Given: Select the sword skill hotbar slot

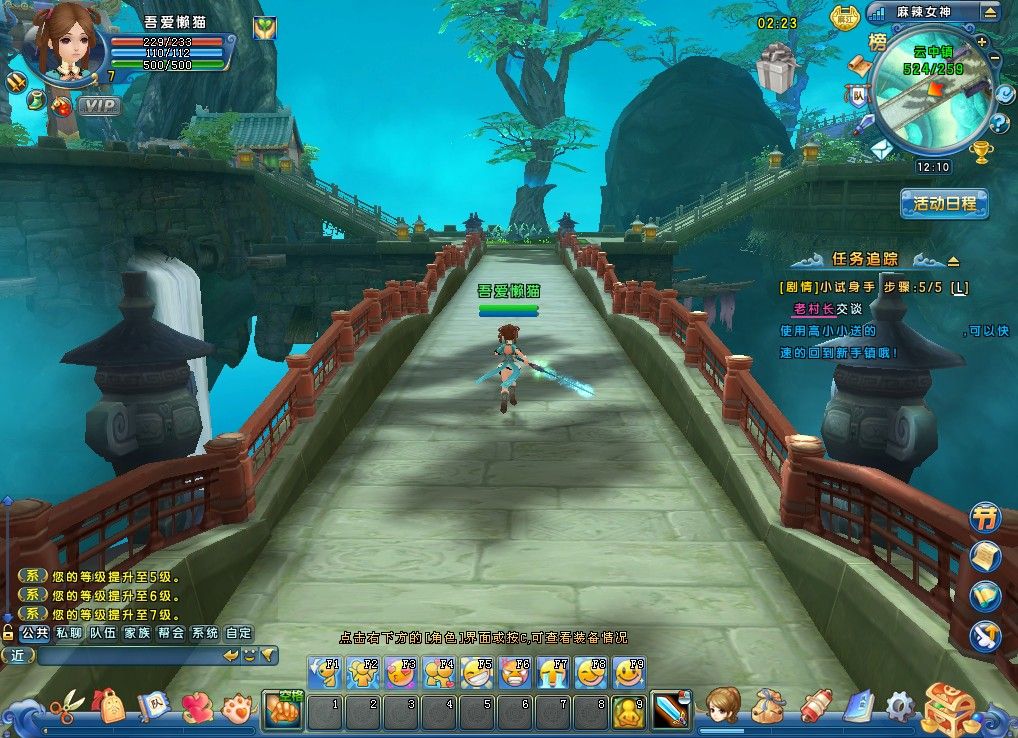Looking at the screenshot, I should pos(670,711).
